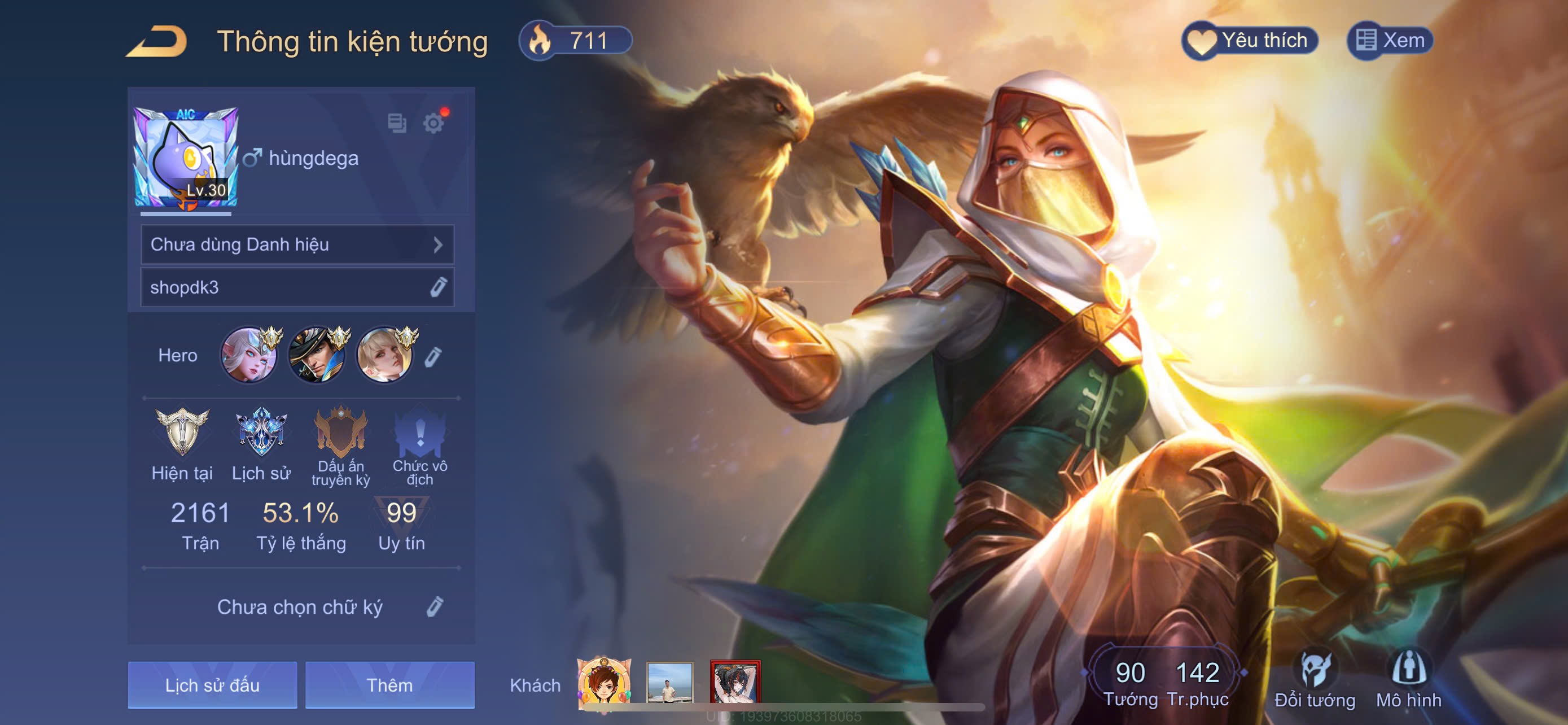Open the profile settings gear icon
Image resolution: width=1568 pixels, height=725 pixels.
pos(433,123)
